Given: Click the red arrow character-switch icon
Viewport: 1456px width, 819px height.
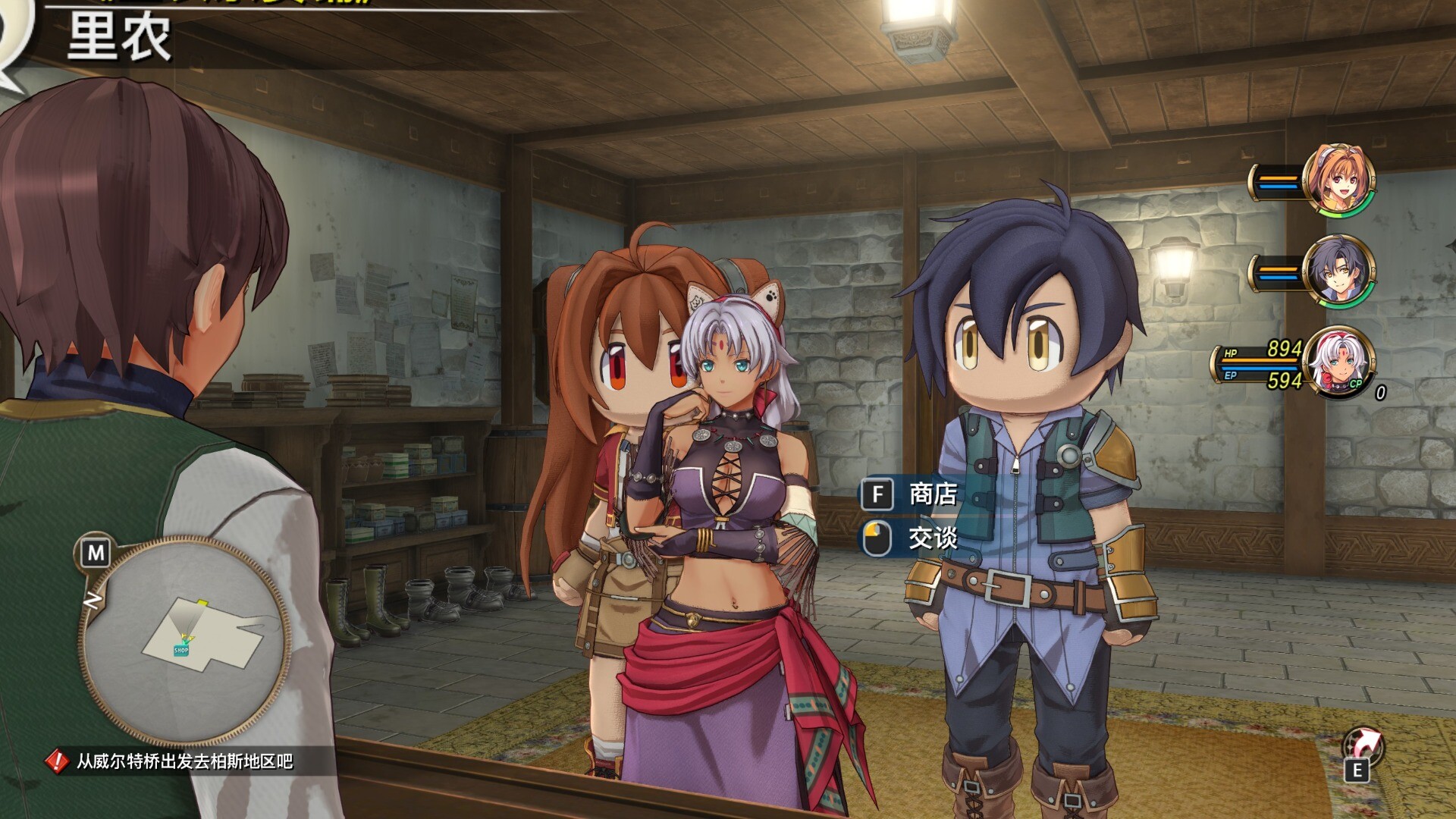Looking at the screenshot, I should pos(1363,747).
